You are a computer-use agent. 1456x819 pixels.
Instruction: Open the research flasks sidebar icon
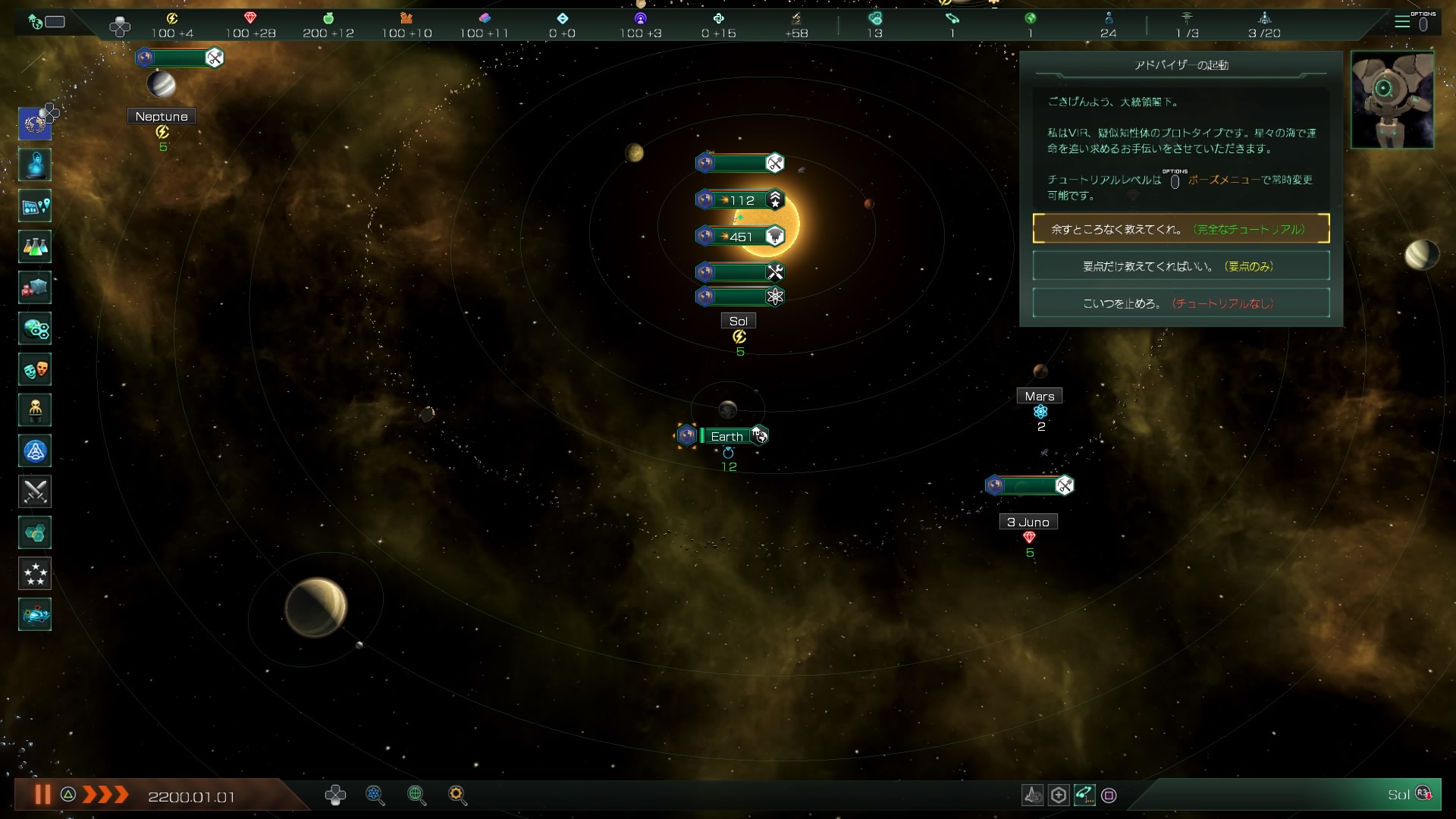[35, 246]
